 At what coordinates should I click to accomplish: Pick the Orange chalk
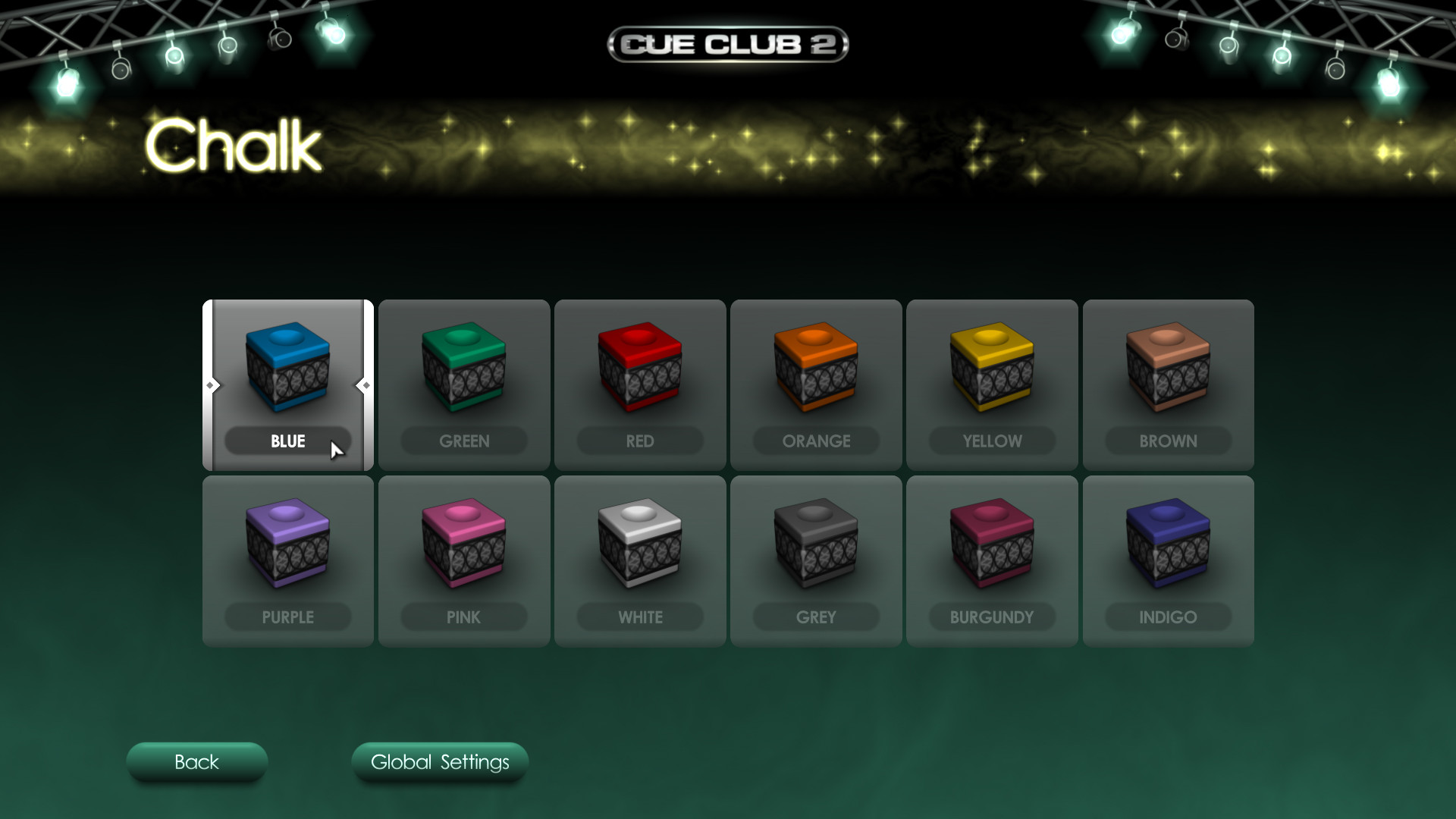815,372
